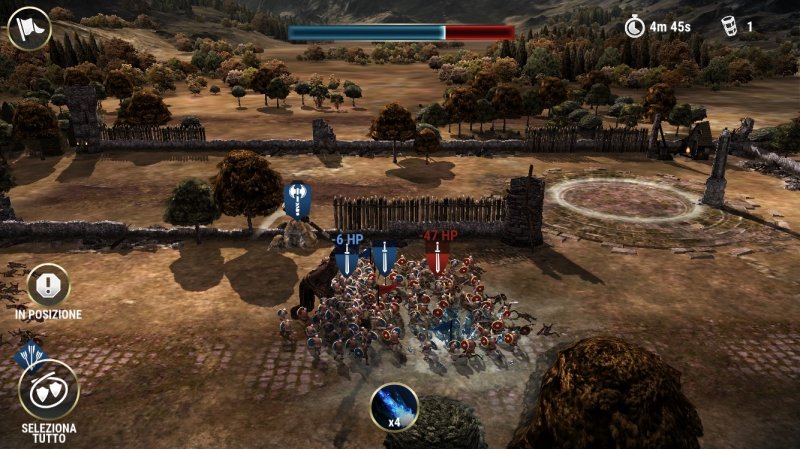Activate the In Posizione command
Viewport: 800px width, 449px height.
pyautogui.click(x=48, y=285)
